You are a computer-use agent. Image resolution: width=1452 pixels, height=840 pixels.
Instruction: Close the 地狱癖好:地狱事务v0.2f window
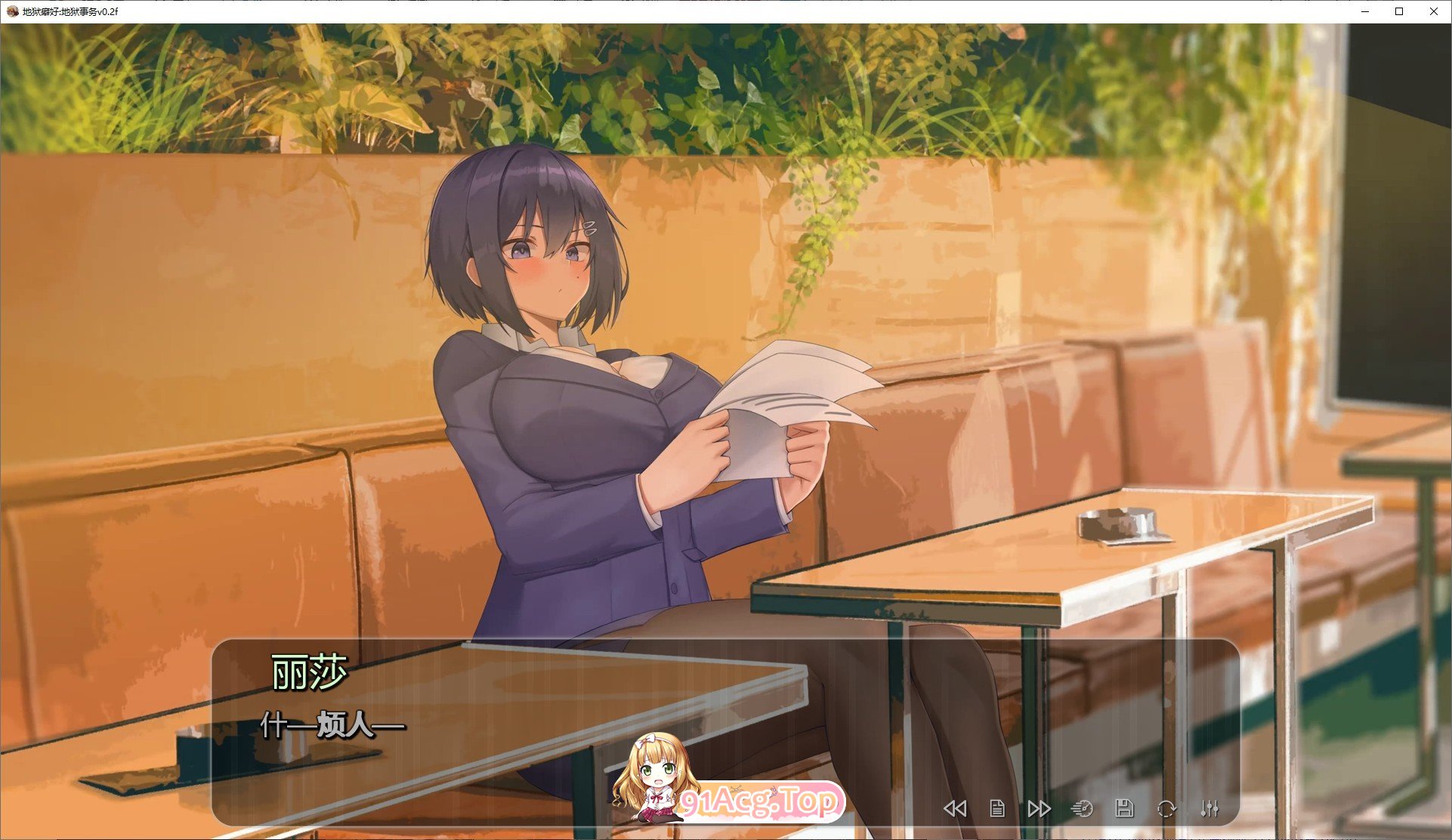click(1433, 11)
